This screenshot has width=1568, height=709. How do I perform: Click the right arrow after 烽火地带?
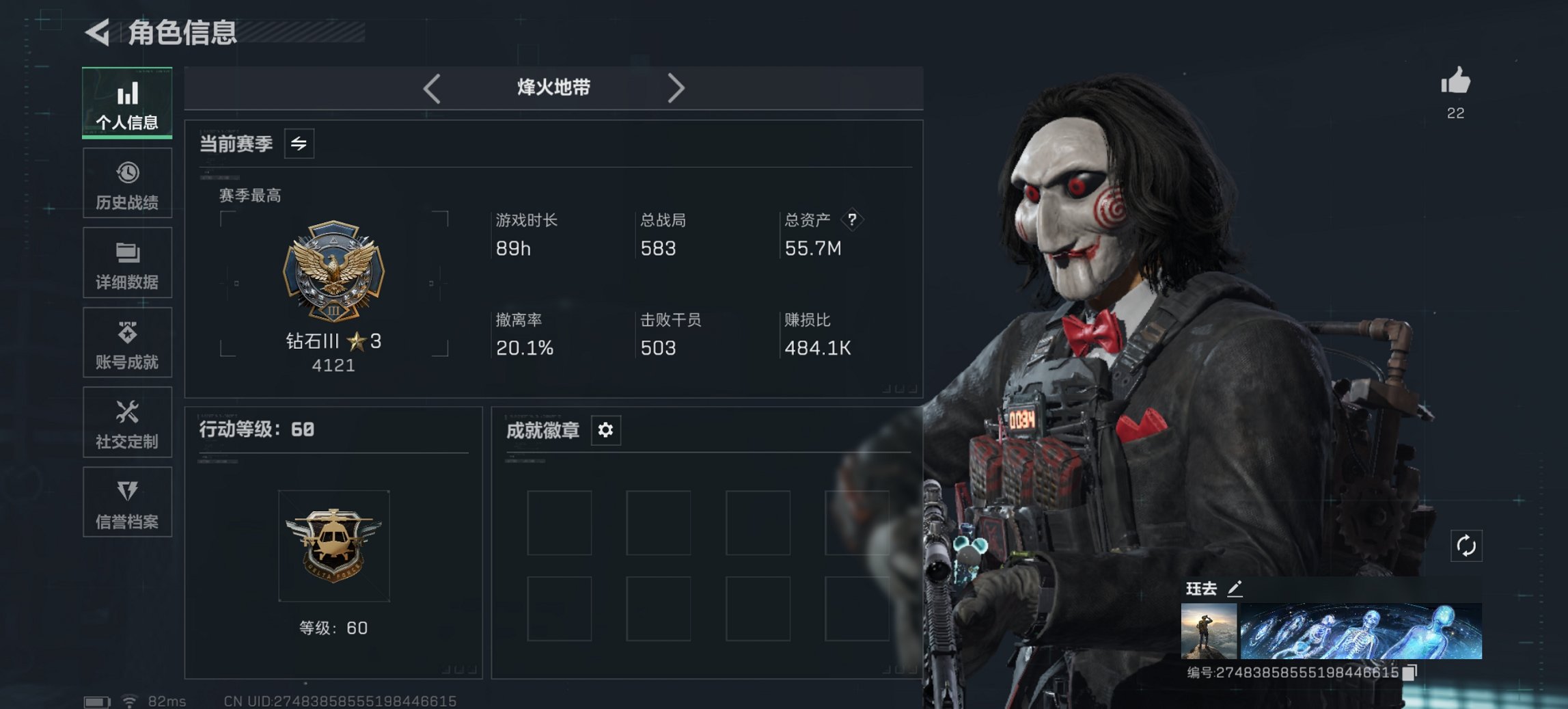677,88
